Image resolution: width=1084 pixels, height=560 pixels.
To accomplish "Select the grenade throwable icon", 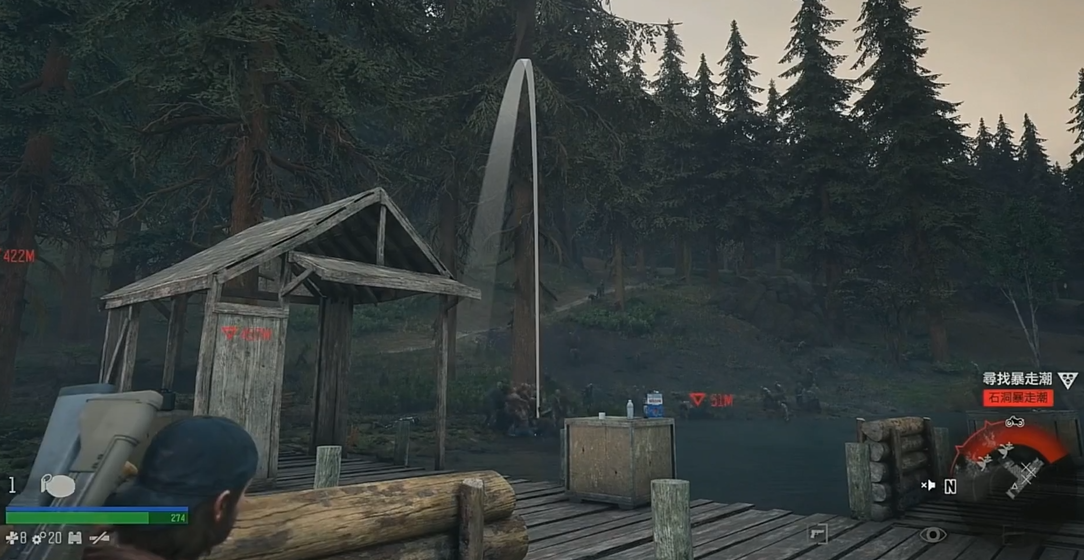I will pos(60,486).
